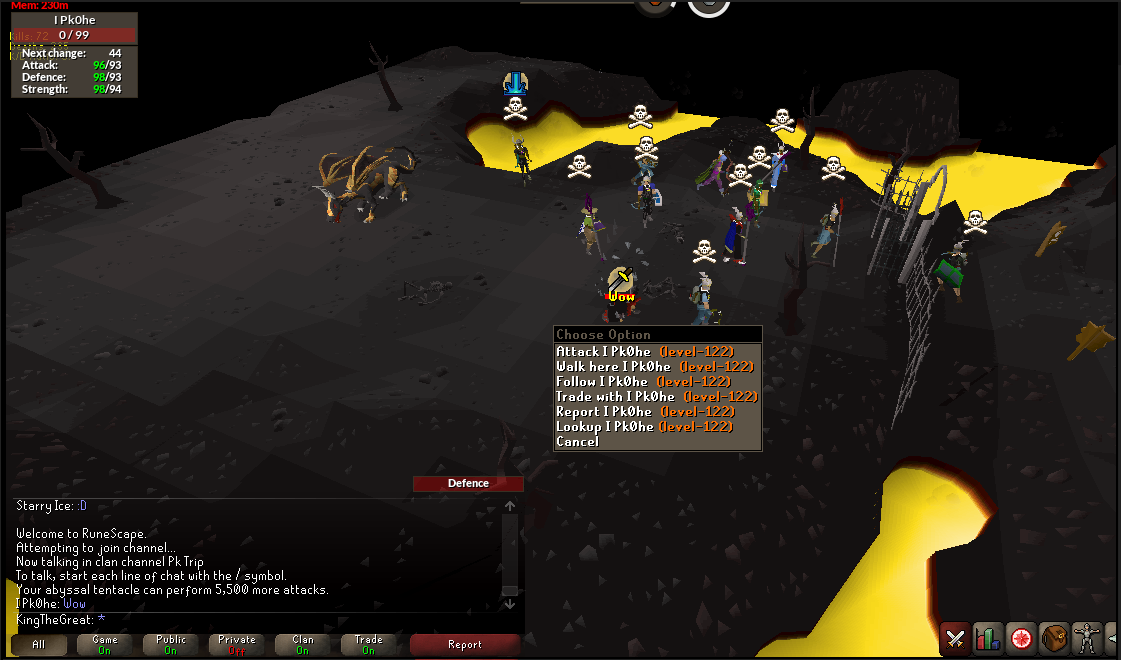The width and height of the screenshot is (1121, 660).
Task: Click the red Report button
Action: [x=465, y=645]
